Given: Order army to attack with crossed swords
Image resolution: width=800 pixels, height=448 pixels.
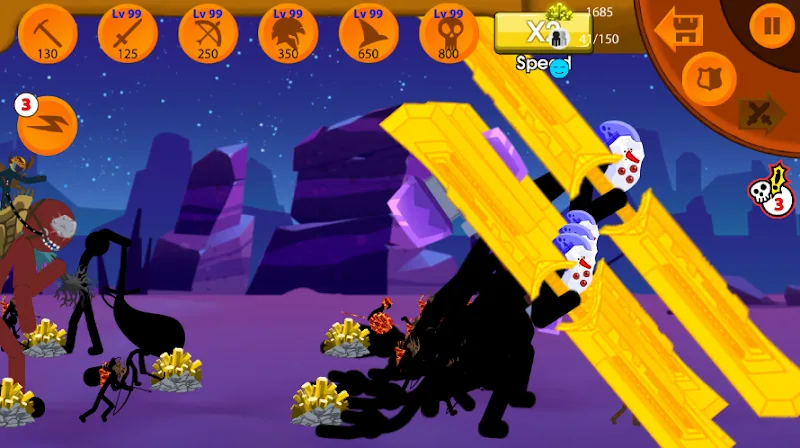Looking at the screenshot, I should tap(760, 113).
